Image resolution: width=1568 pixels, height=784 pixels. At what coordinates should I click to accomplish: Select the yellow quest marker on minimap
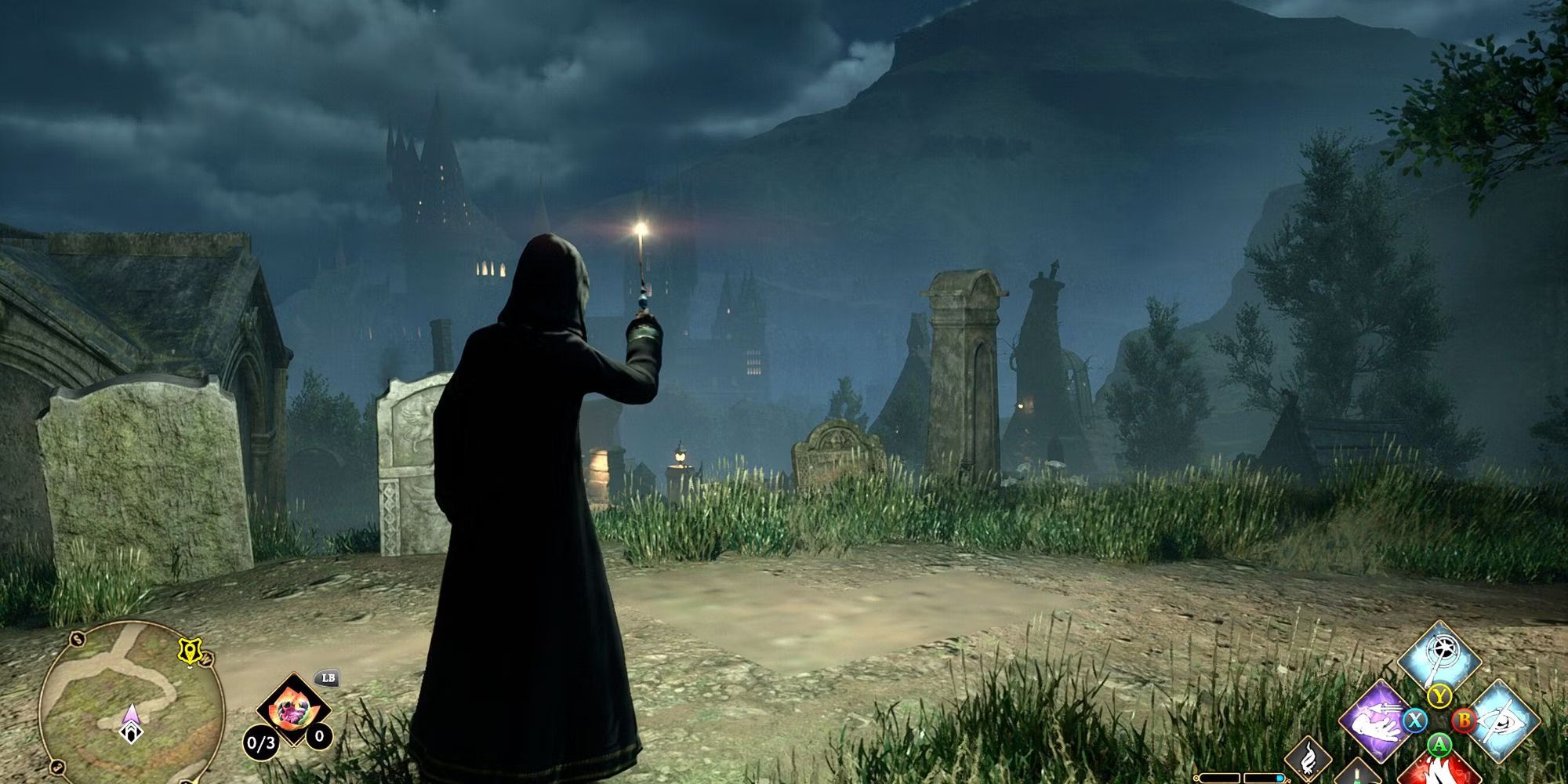189,651
